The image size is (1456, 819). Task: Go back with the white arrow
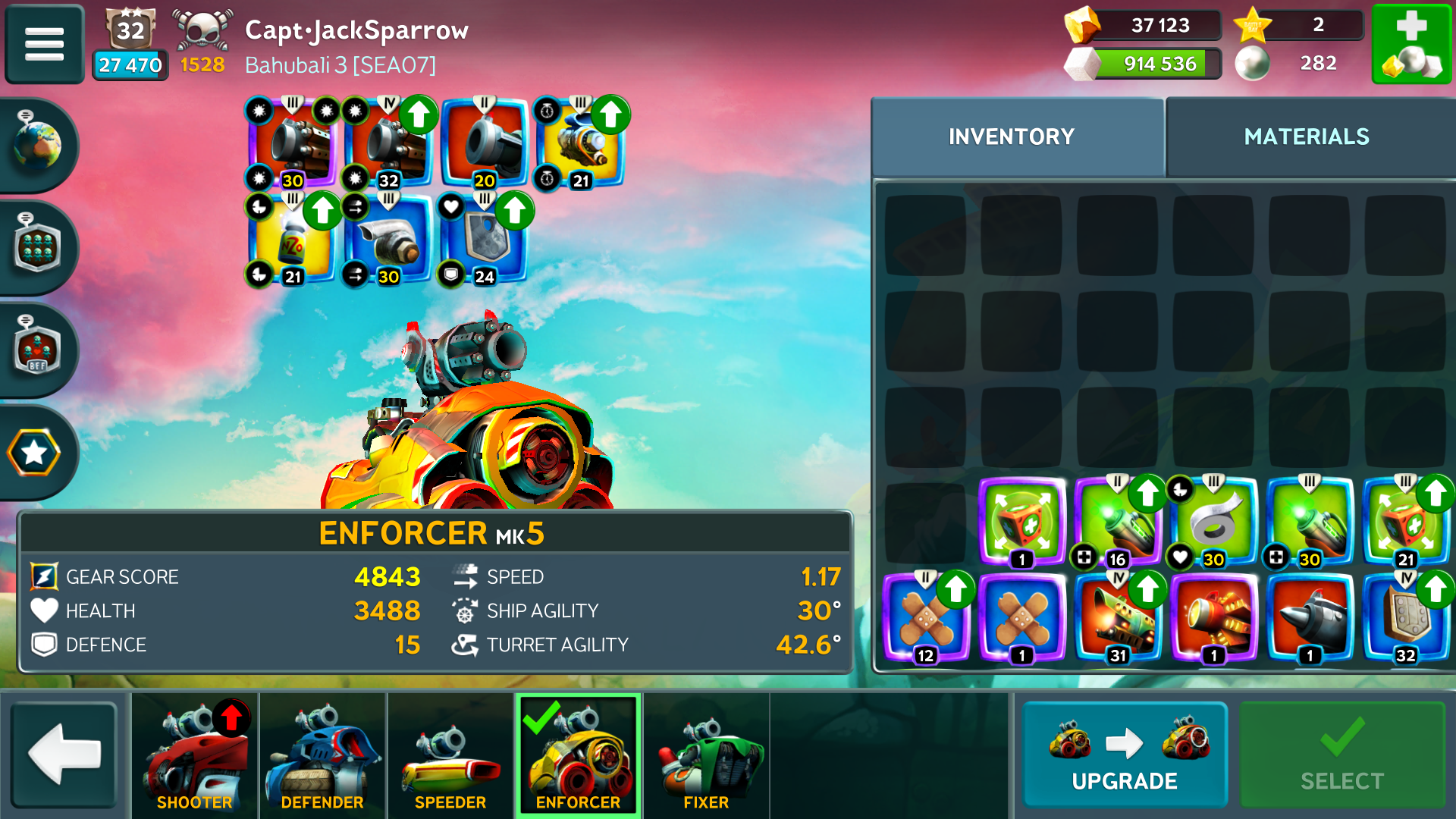pyautogui.click(x=64, y=755)
